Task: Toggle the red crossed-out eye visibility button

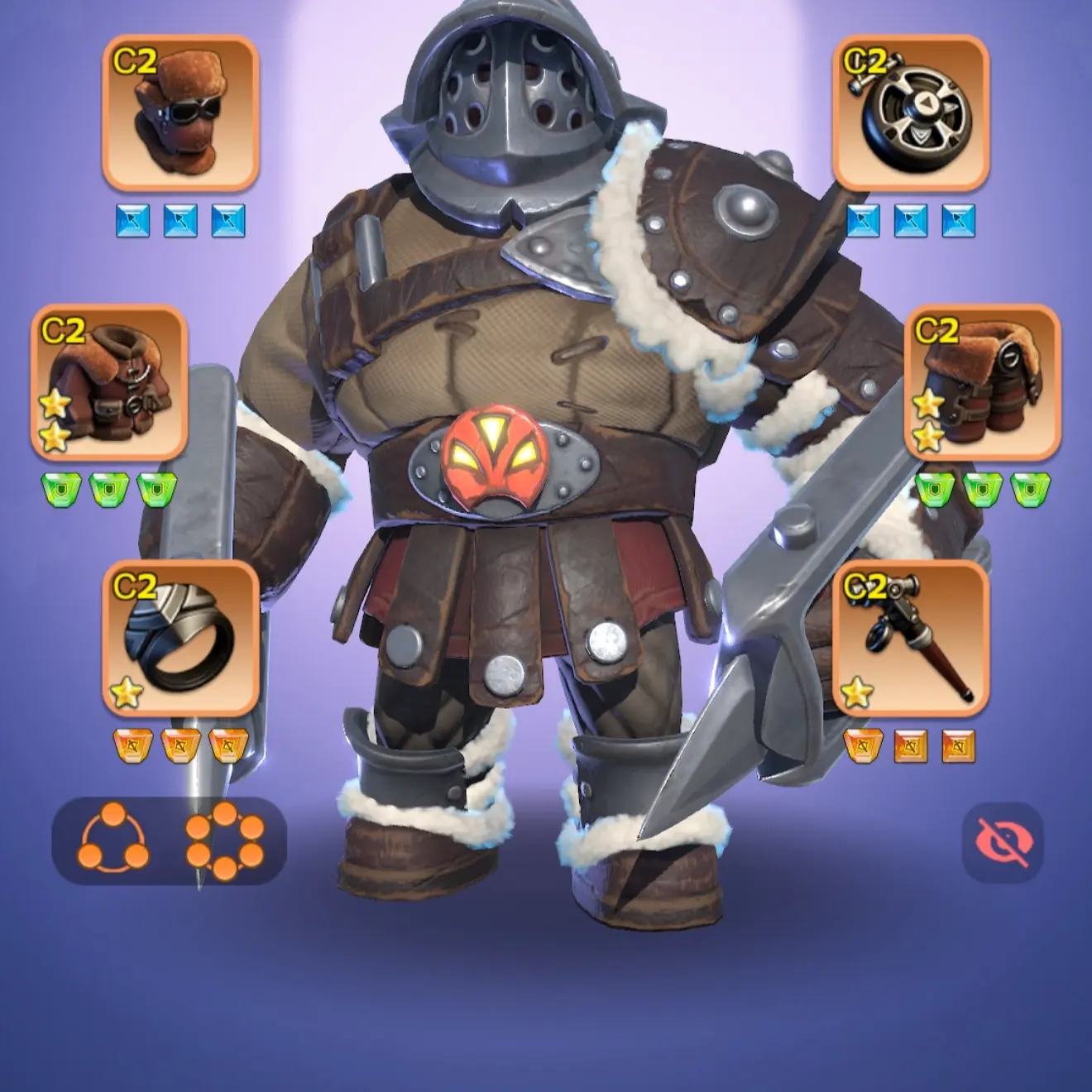Action: pos(1003,842)
